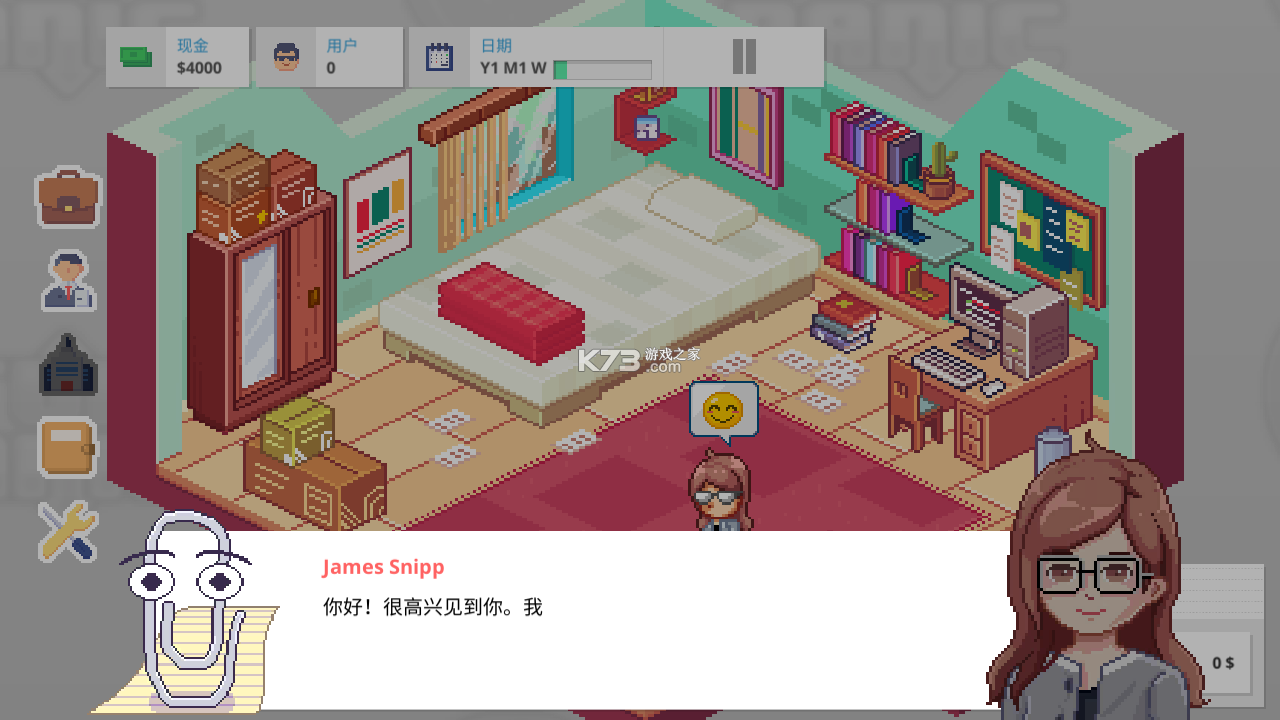
Task: Open the employee staff icon
Action: click(x=68, y=281)
